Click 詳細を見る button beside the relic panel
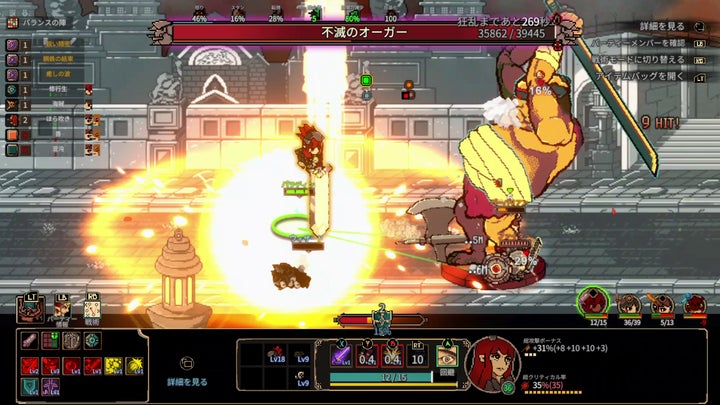 click(x=187, y=373)
